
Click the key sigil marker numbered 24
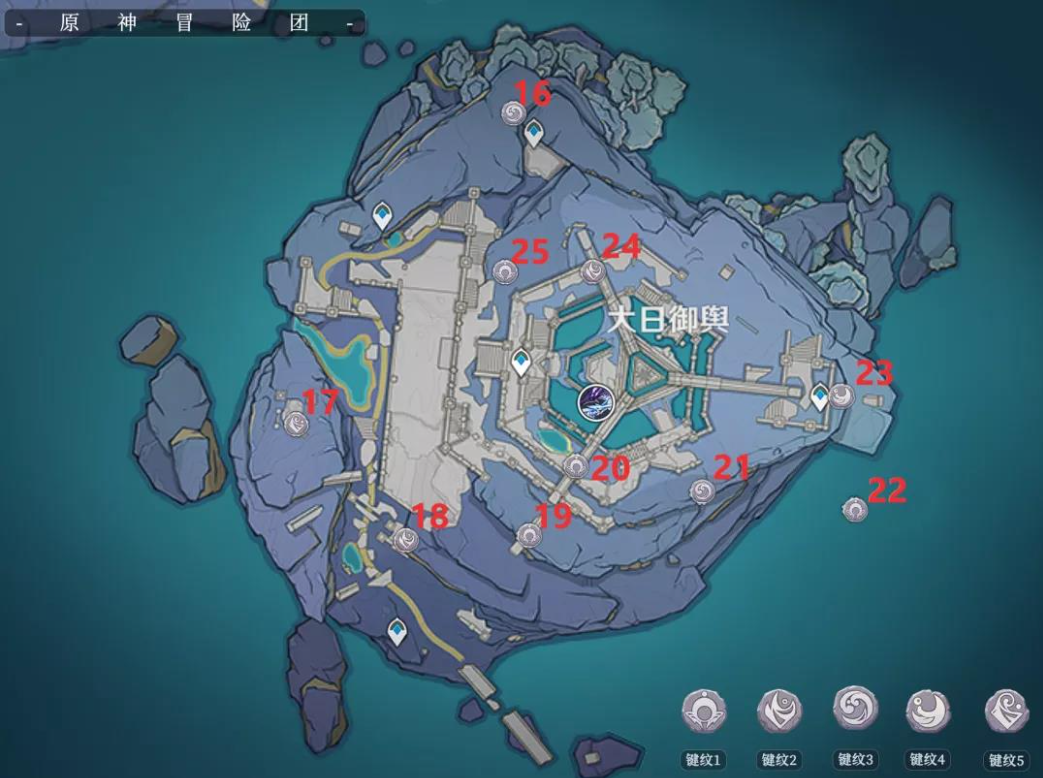[x=594, y=270]
